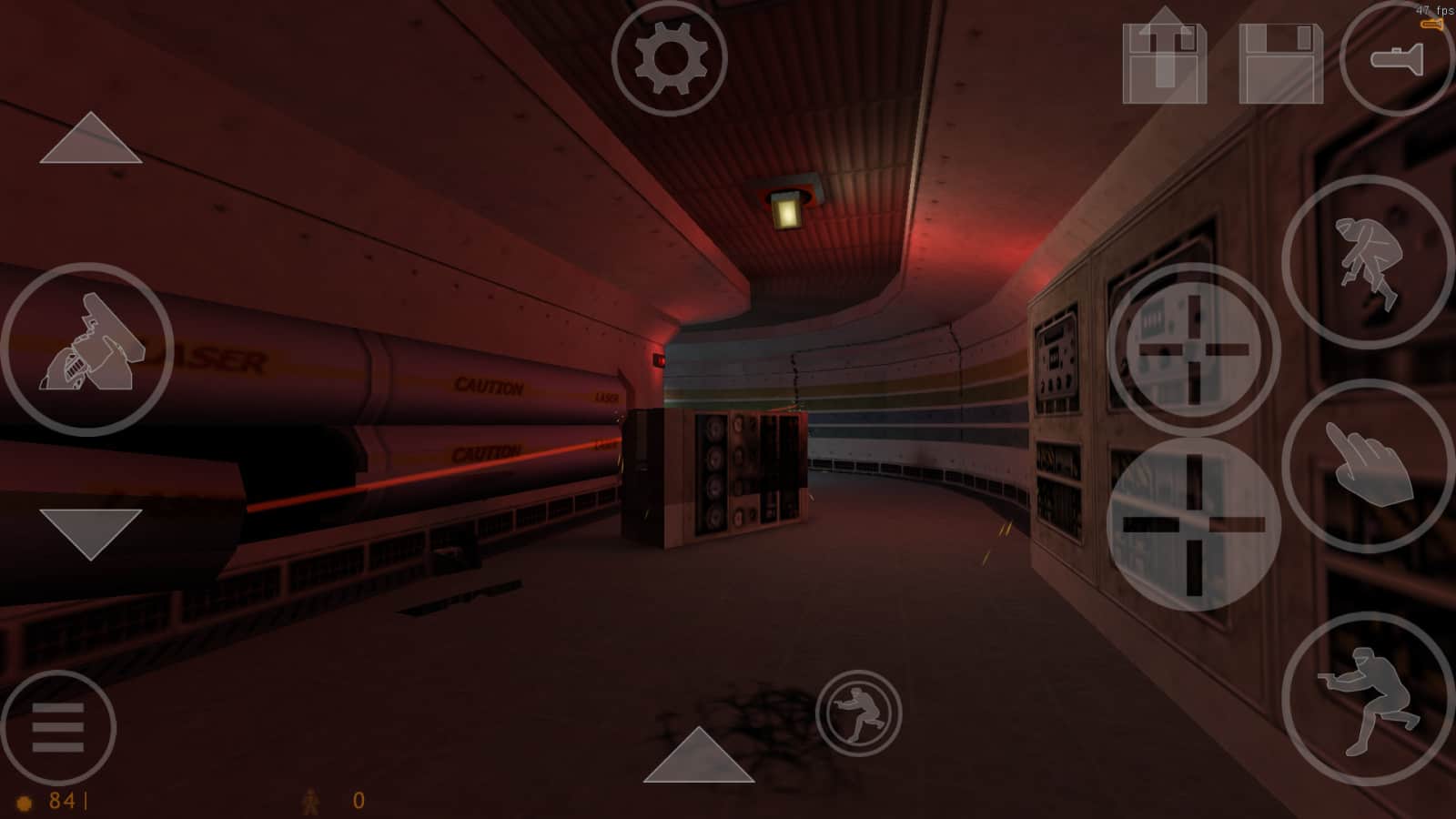Toggle the flashlight button
The width and height of the screenshot is (1456, 819).
[x=1398, y=58]
